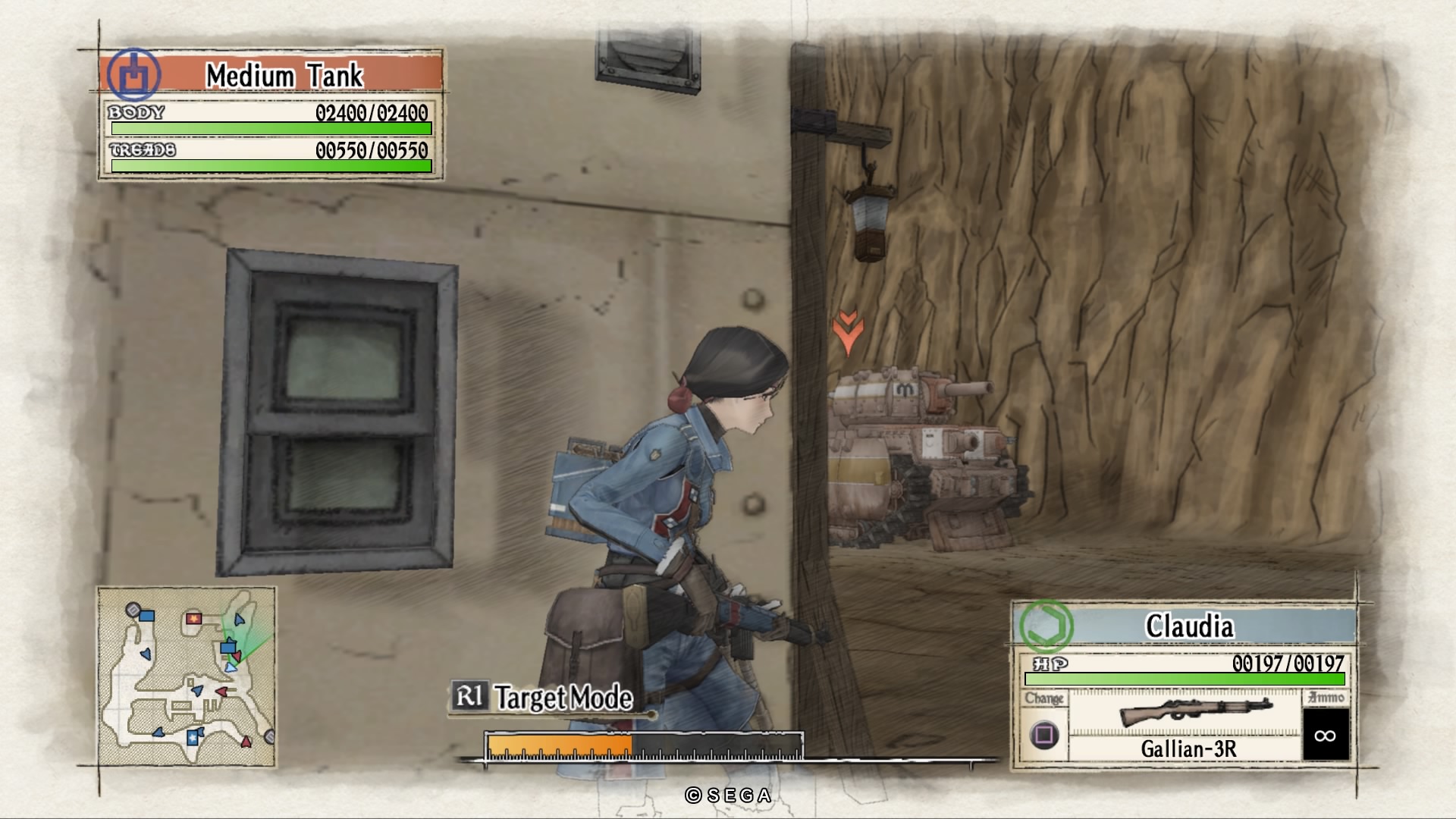The height and width of the screenshot is (819, 1456).
Task: Click the Medium Tank target icon
Action: (x=133, y=75)
